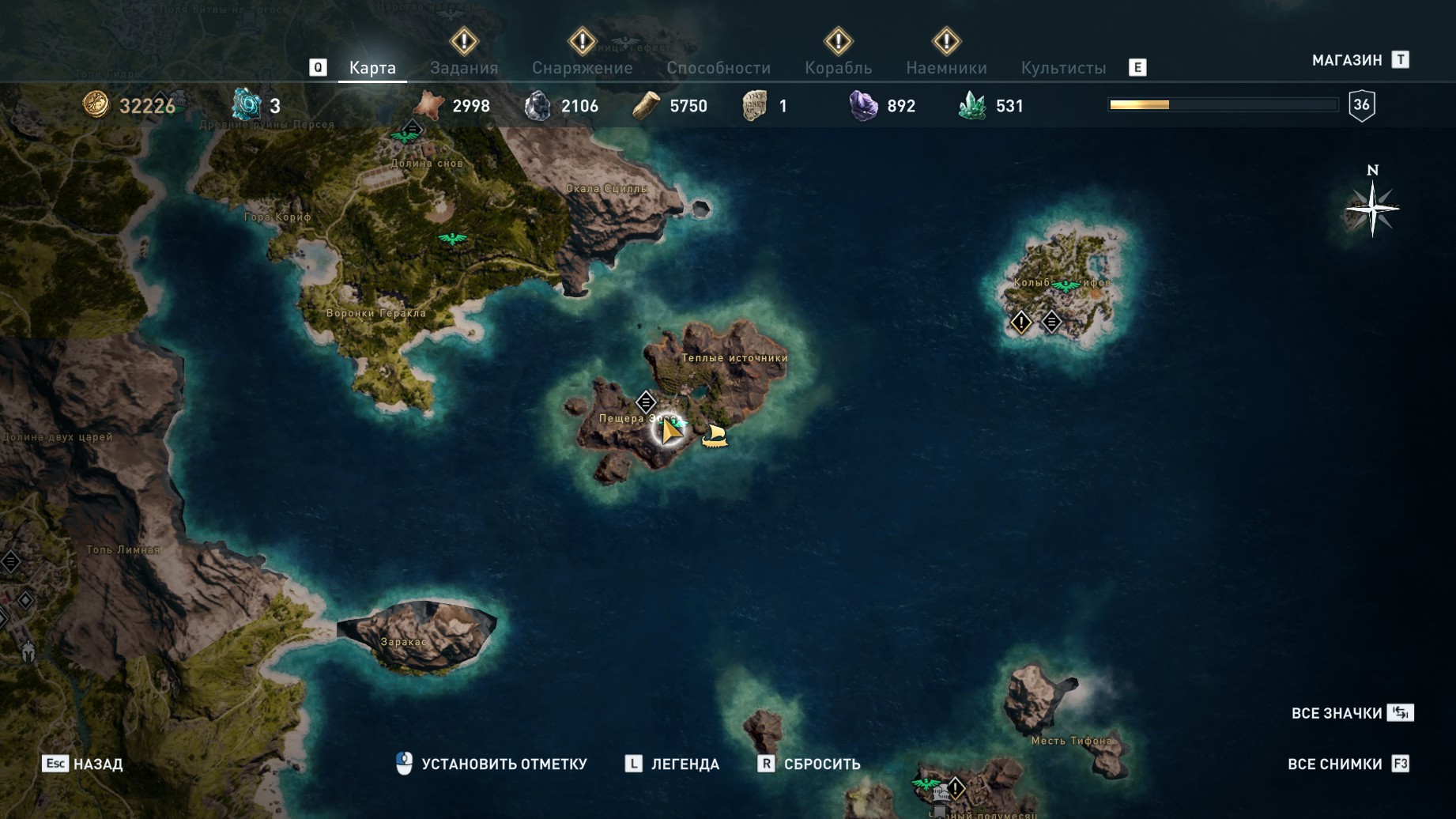Screen dimensions: 1456x819
Task: Click the compass rose icon
Action: (1372, 209)
